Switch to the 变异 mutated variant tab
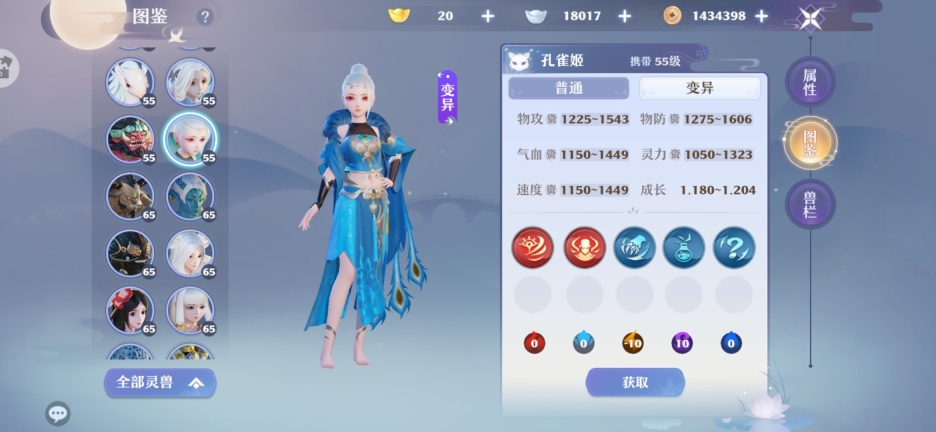The image size is (936, 432). coord(699,88)
